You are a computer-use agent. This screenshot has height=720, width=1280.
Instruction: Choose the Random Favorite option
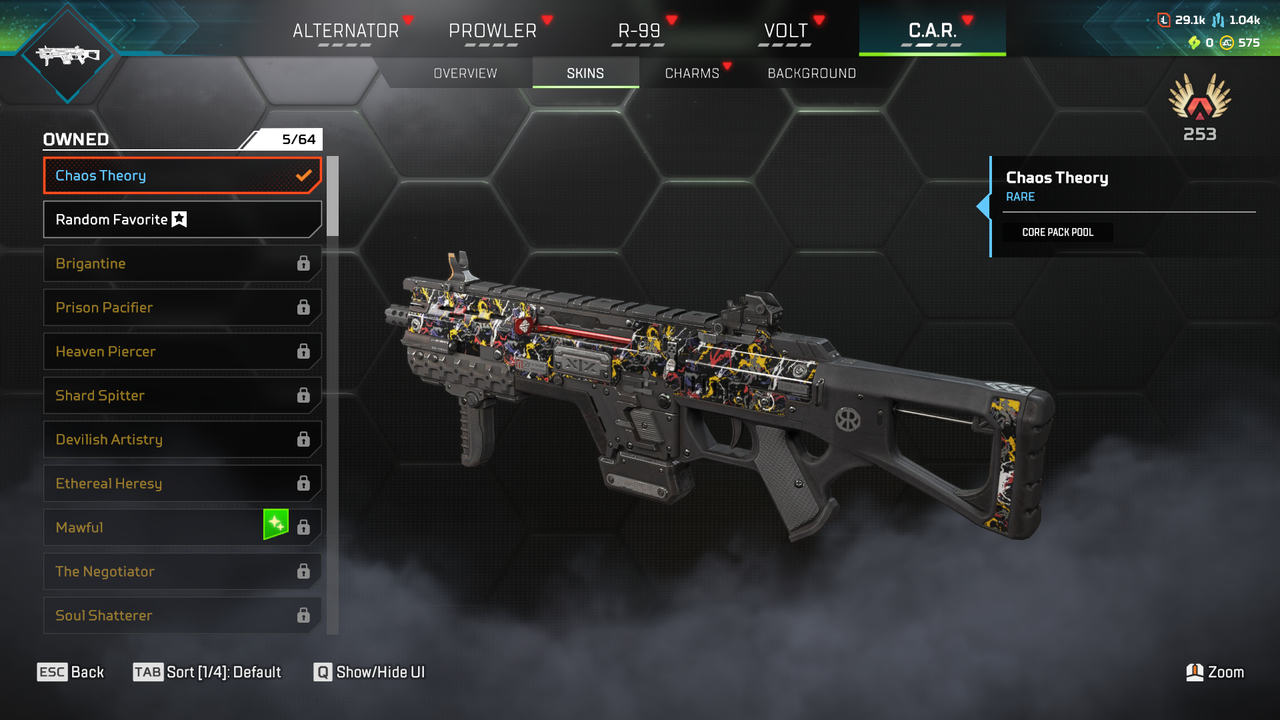click(182, 220)
